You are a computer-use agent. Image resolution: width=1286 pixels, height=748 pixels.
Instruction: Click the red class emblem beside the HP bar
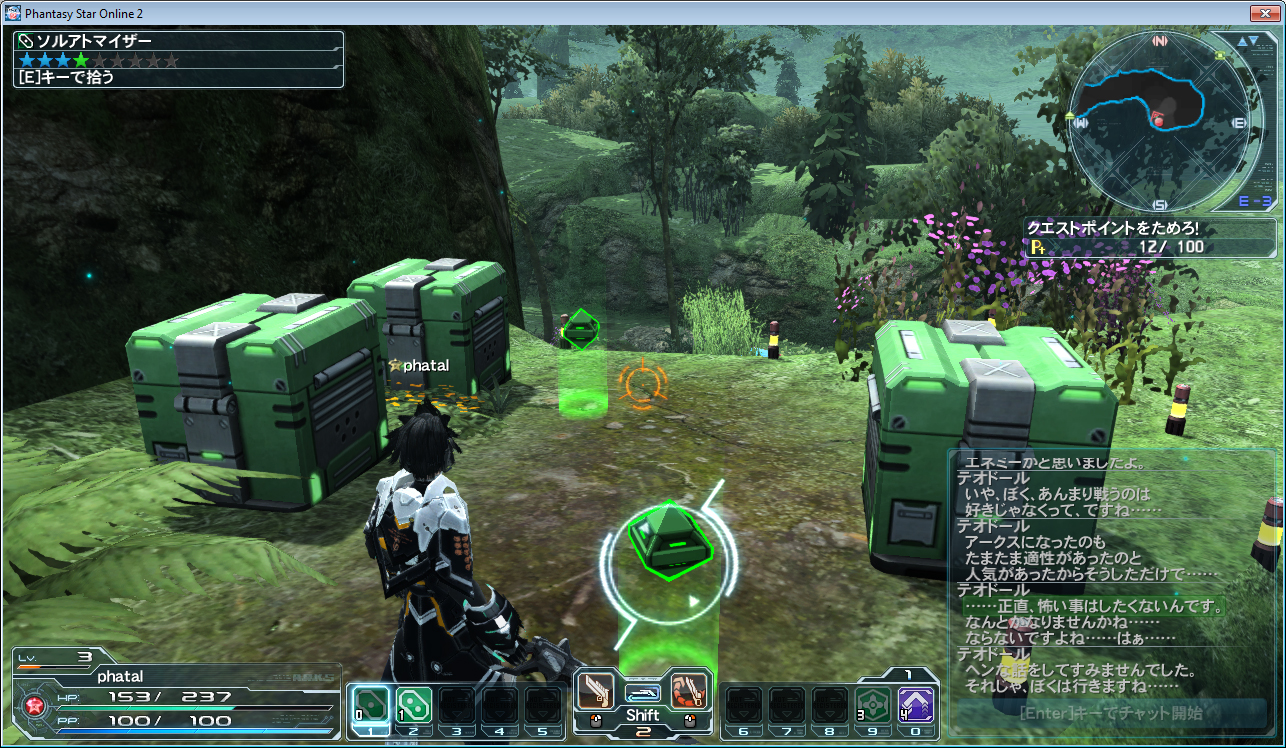(33, 708)
